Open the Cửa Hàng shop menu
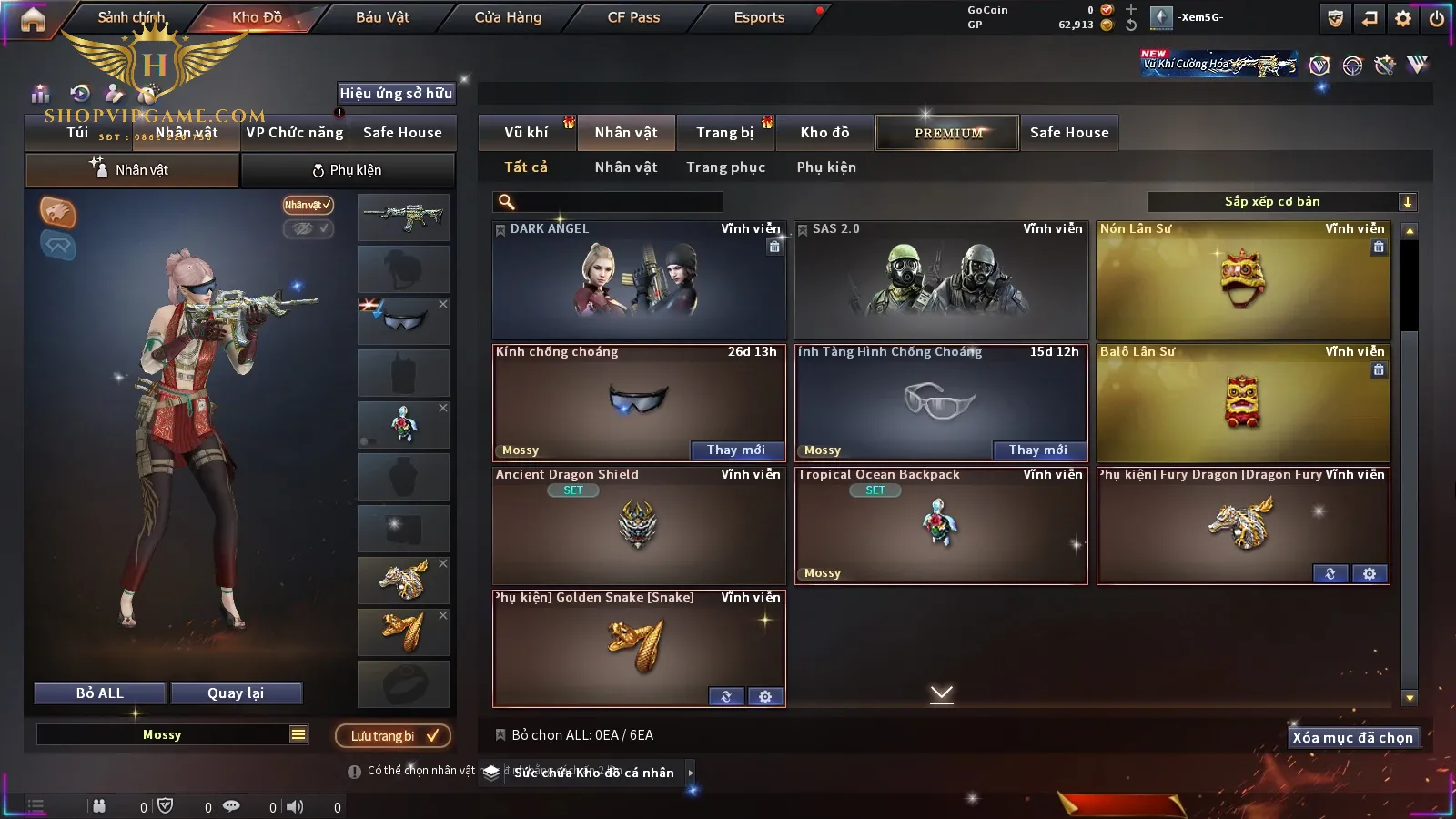Image resolution: width=1456 pixels, height=819 pixels. 508,17
